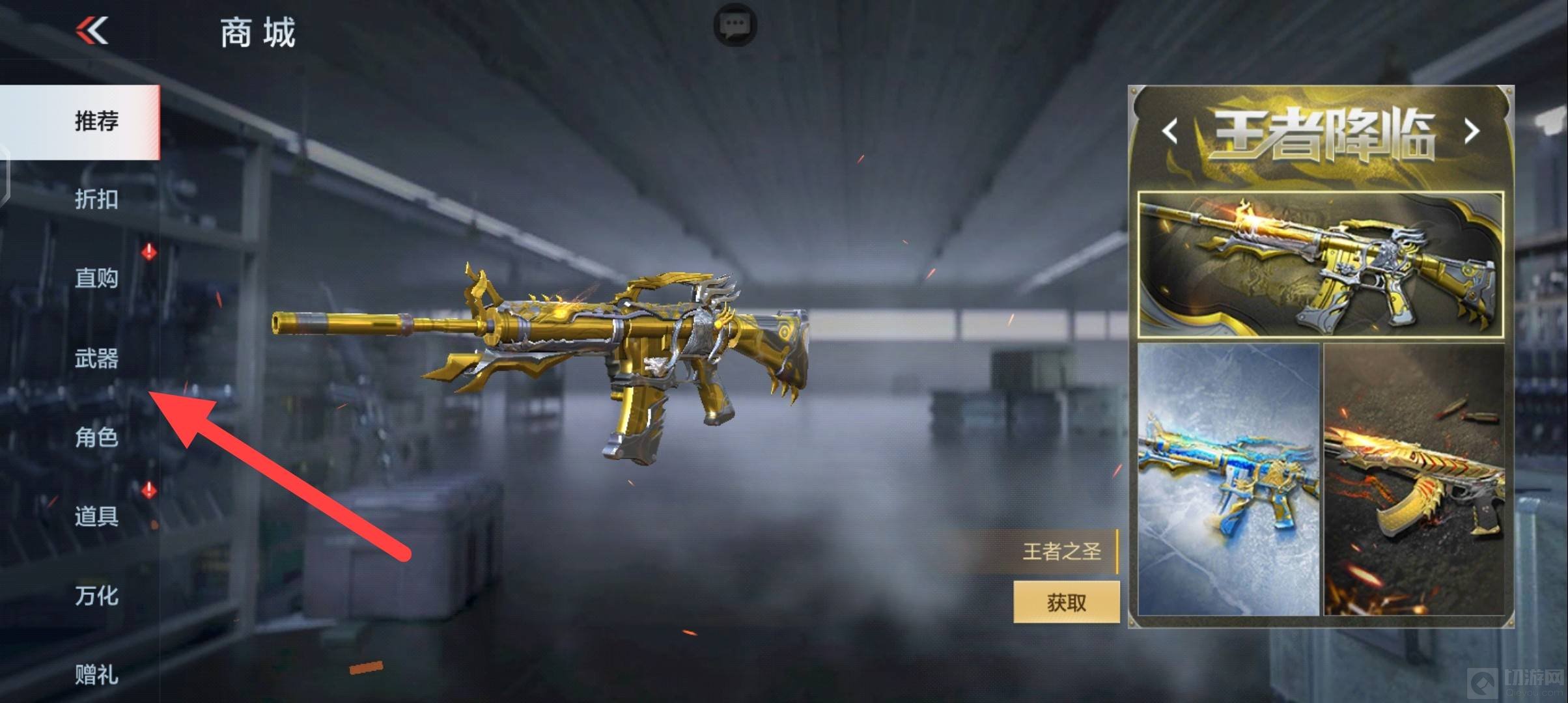Image resolution: width=1568 pixels, height=703 pixels.
Task: Select the 推荐 shop tab
Action: (96, 122)
